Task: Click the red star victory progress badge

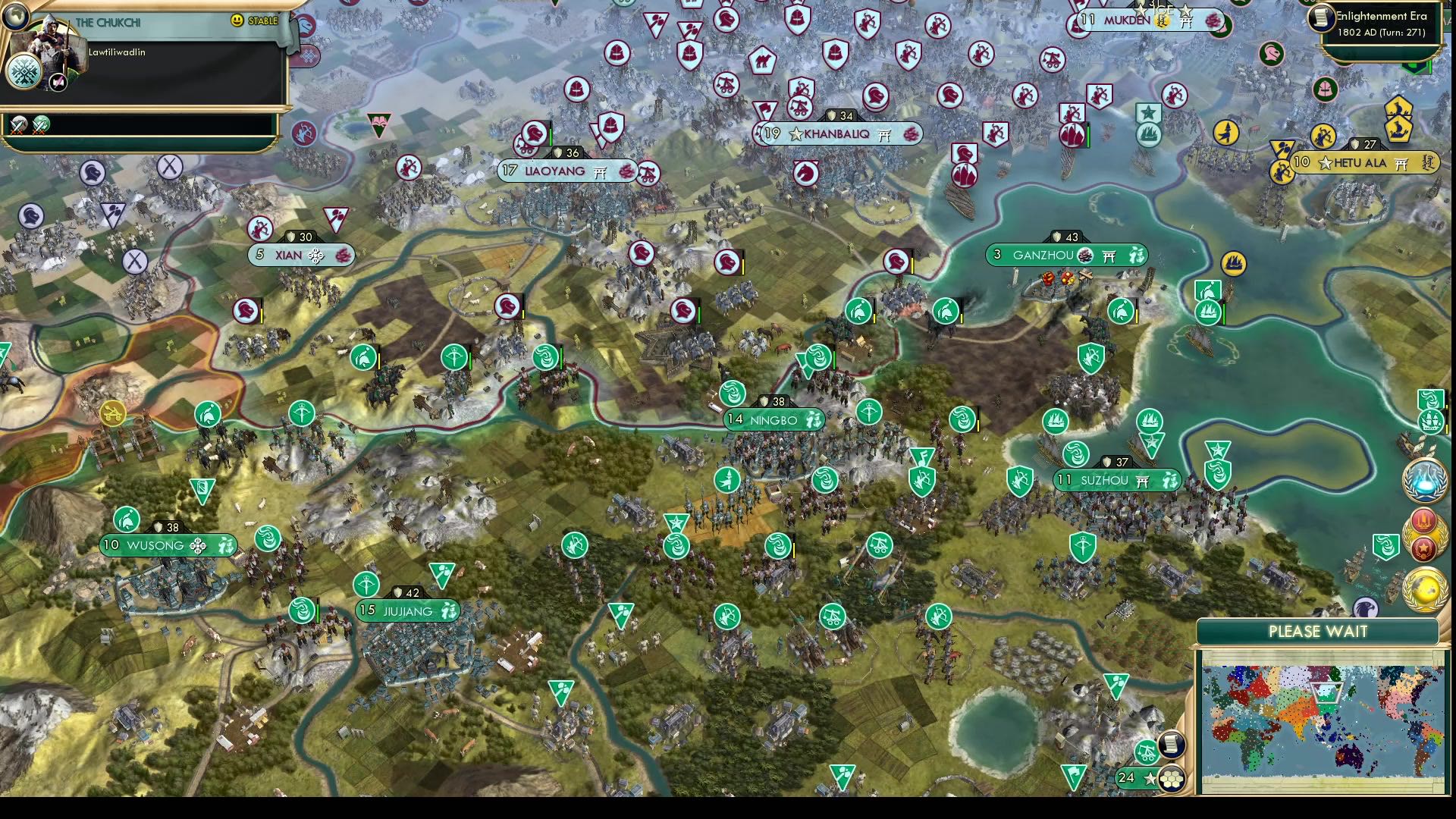Action: [1423, 550]
